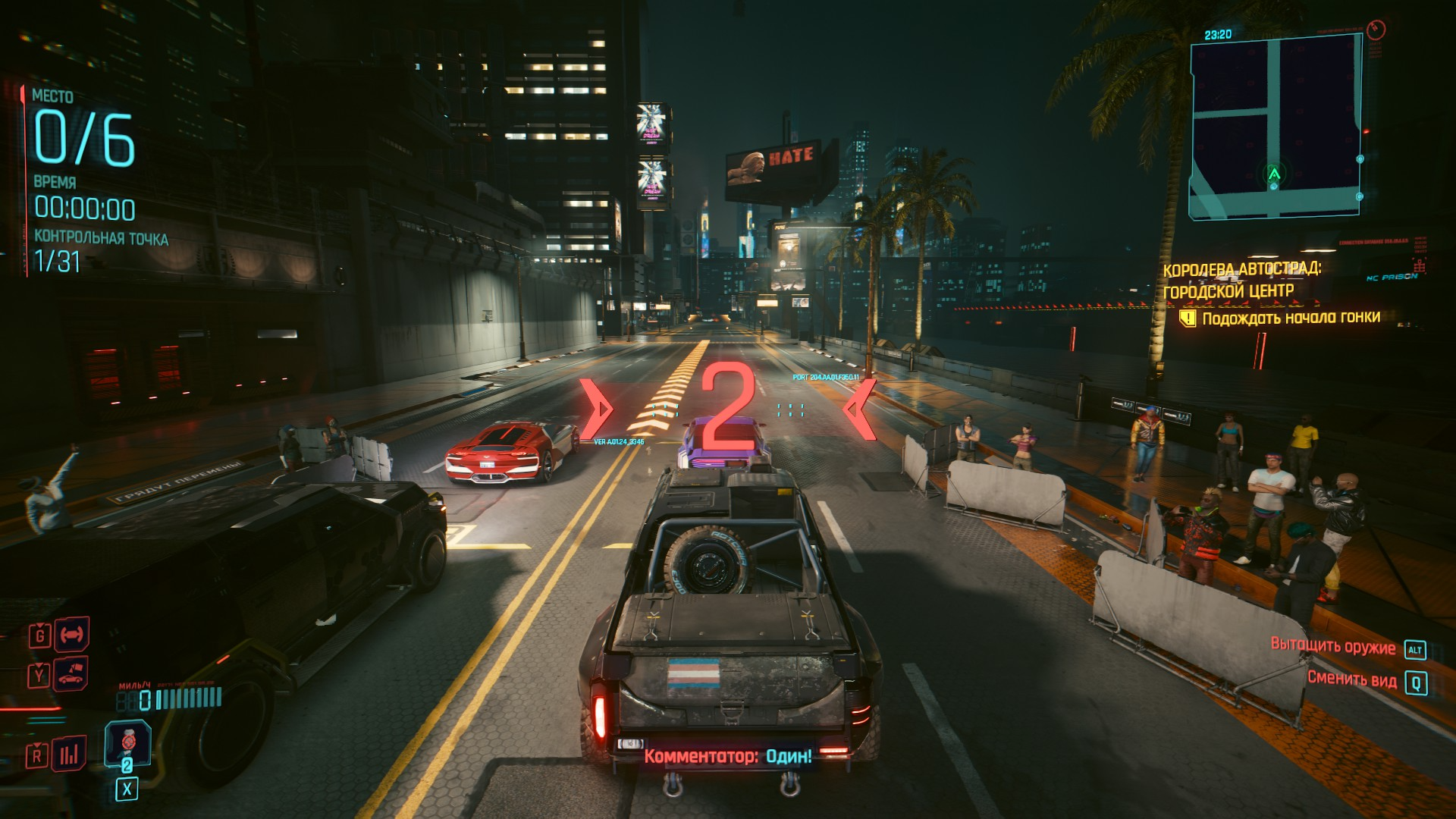Image resolution: width=1456 pixels, height=819 pixels.
Task: Select the Подождать начала гонки objective
Action: coord(1290,318)
